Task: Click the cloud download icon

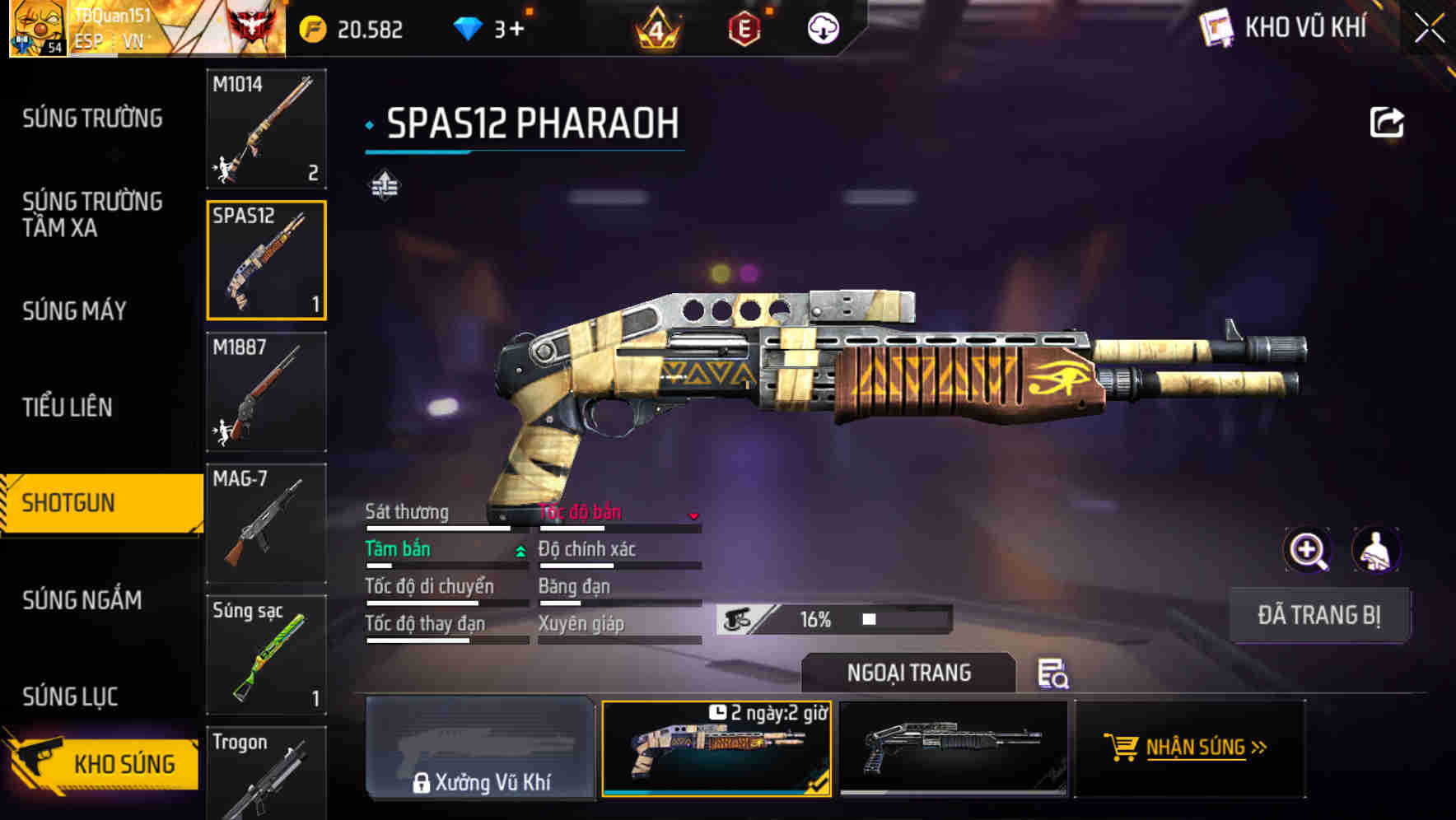Action: (824, 28)
